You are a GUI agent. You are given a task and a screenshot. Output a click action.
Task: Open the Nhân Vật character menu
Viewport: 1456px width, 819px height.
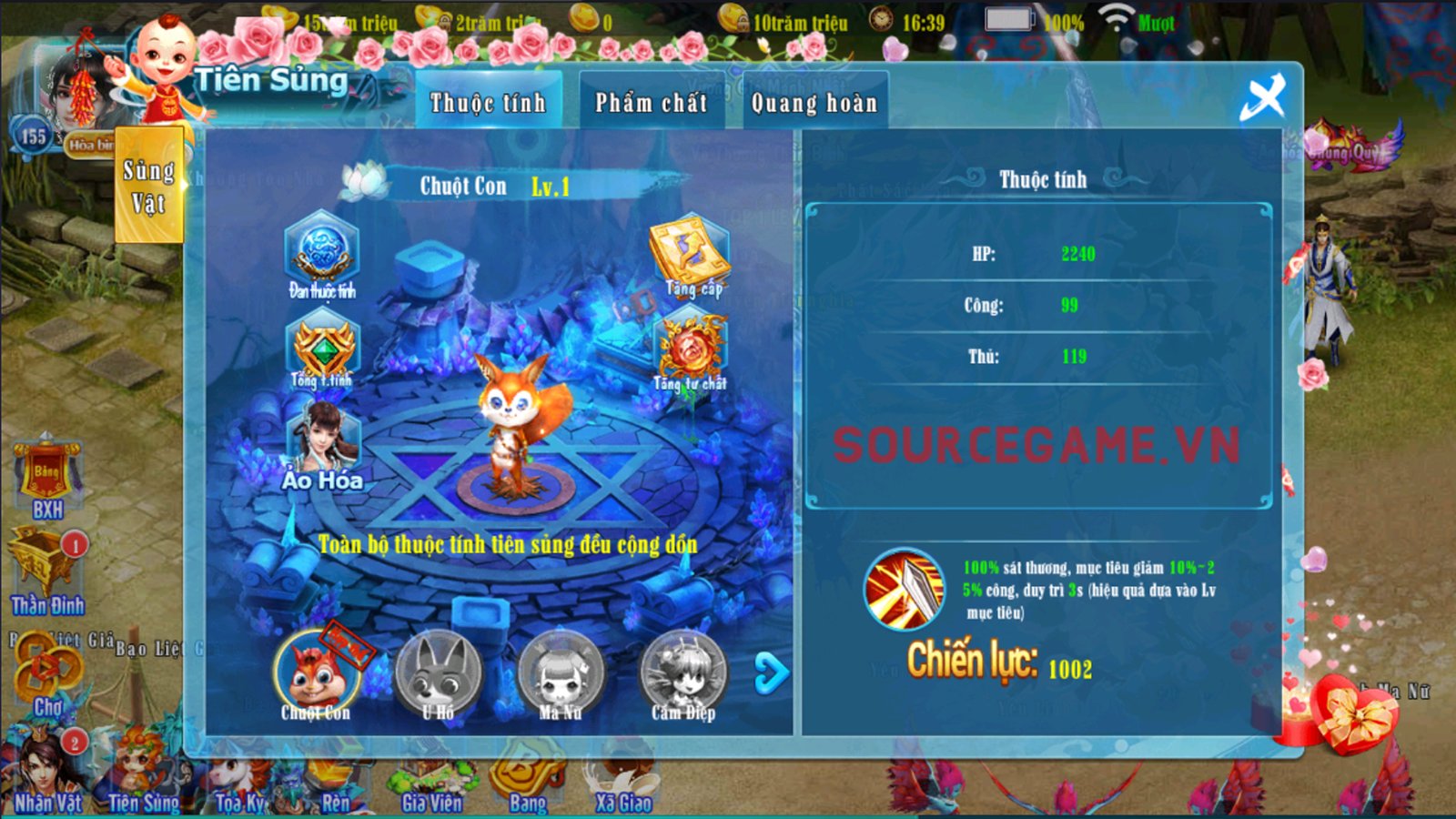click(45, 772)
